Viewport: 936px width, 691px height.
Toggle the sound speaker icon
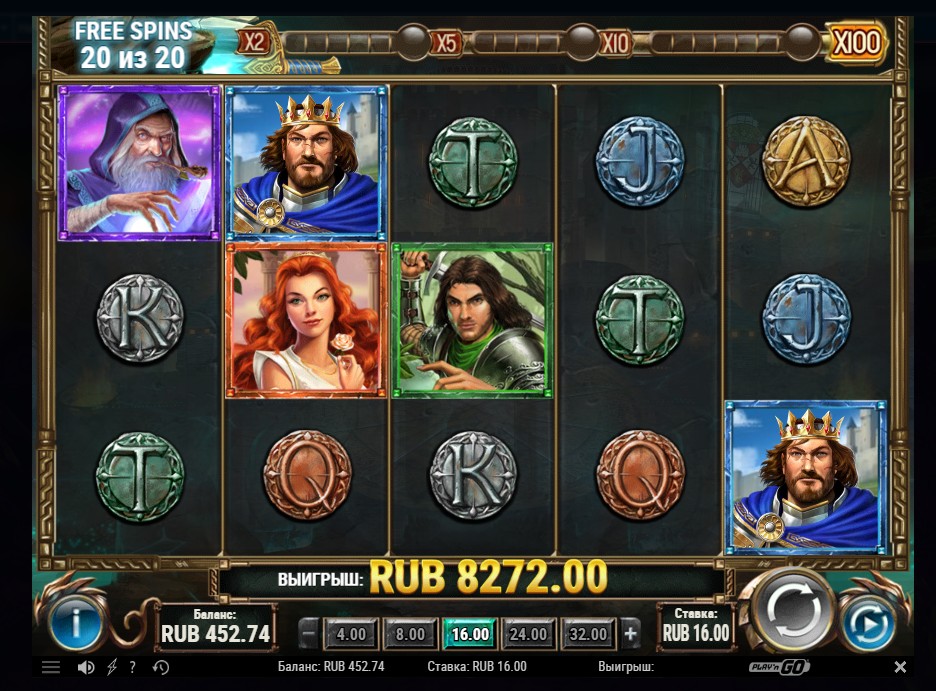(86, 667)
